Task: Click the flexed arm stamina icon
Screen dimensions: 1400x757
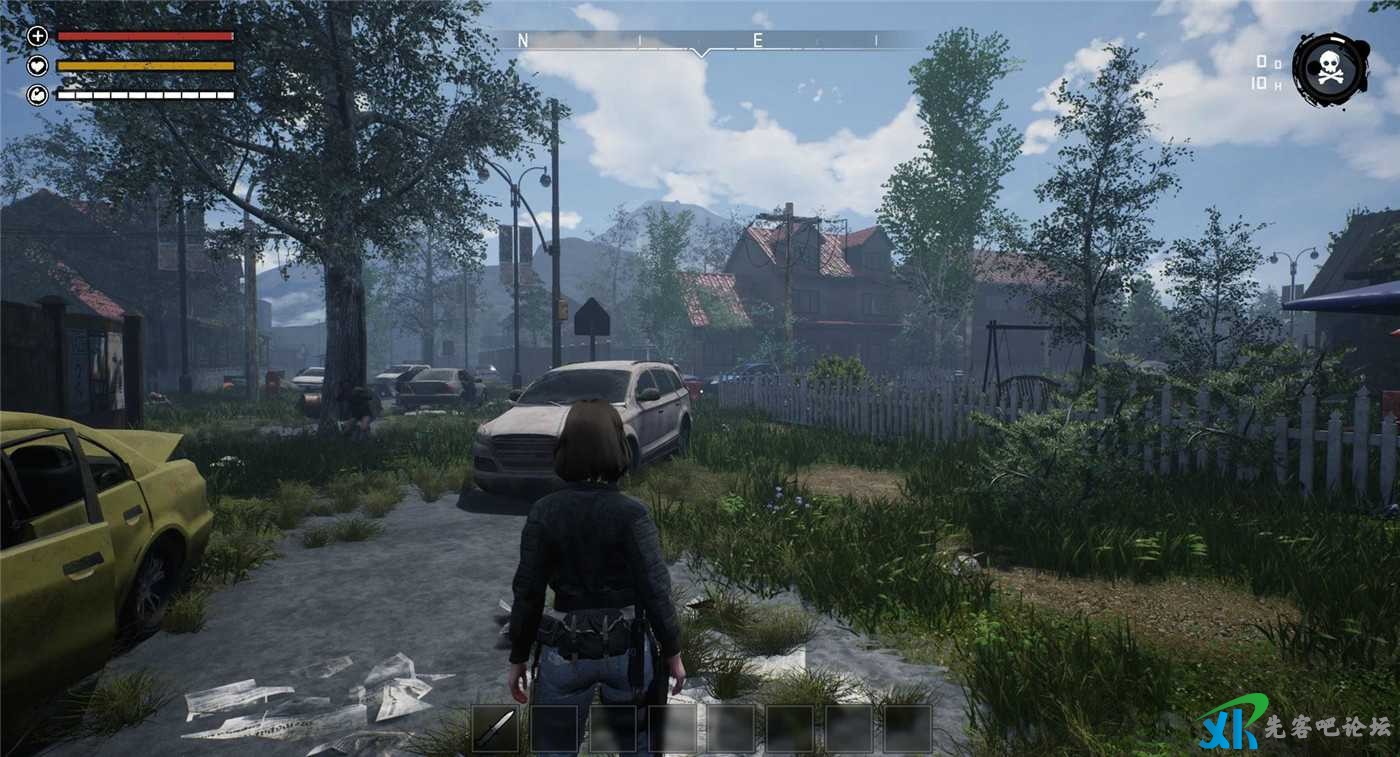Action: (x=38, y=95)
